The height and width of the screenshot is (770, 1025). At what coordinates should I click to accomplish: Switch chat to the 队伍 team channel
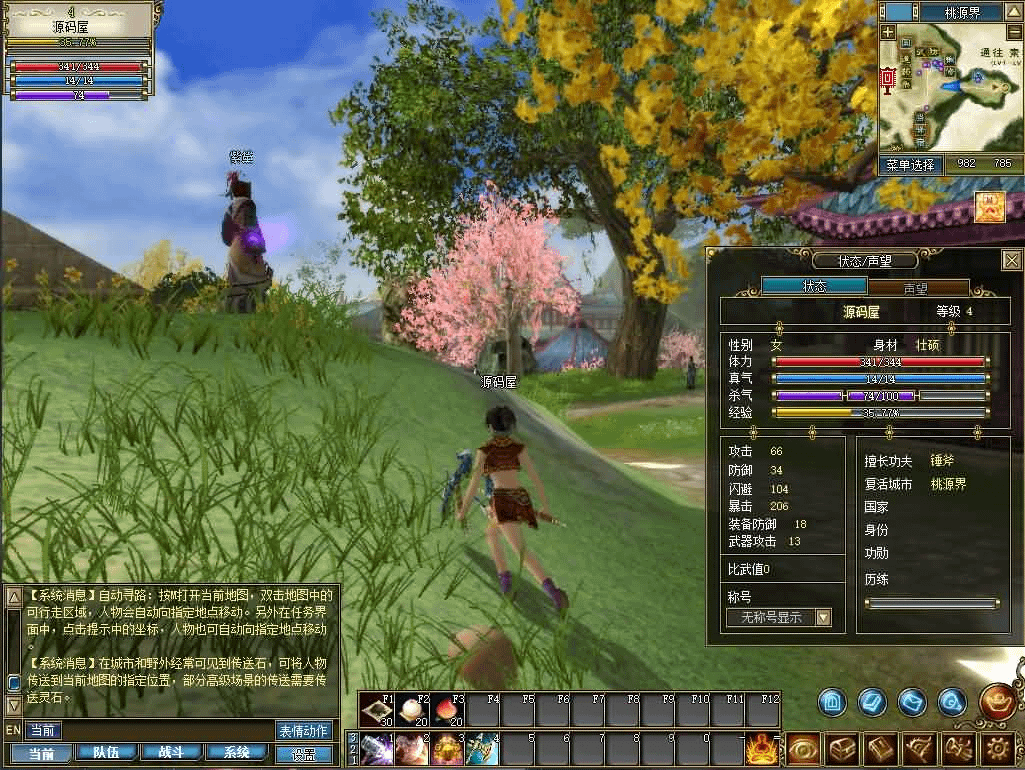click(x=106, y=753)
